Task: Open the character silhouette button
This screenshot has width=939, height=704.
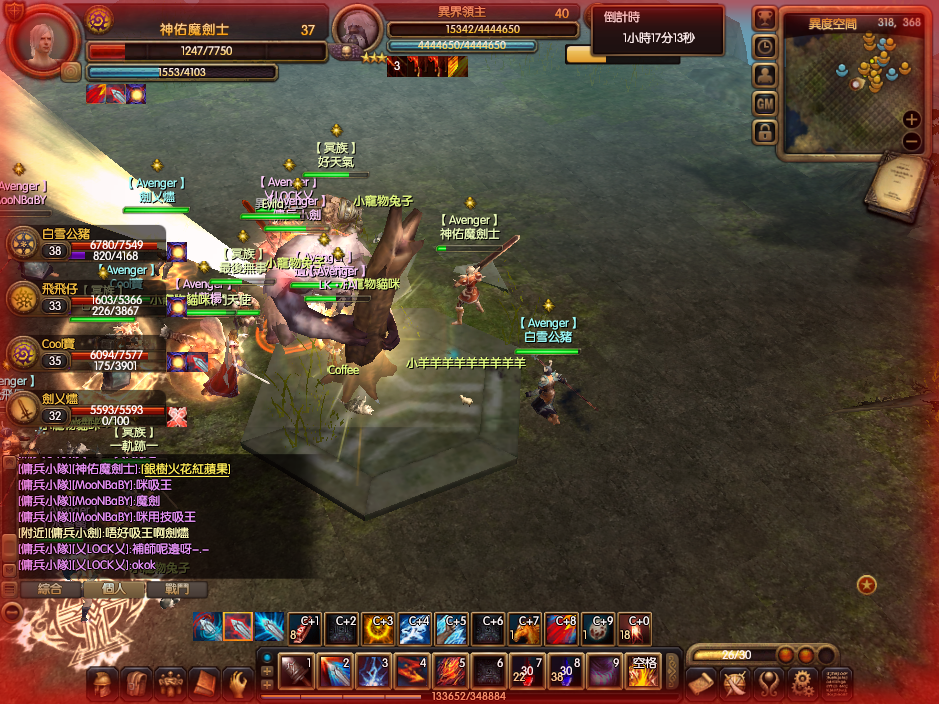Action: [x=765, y=75]
